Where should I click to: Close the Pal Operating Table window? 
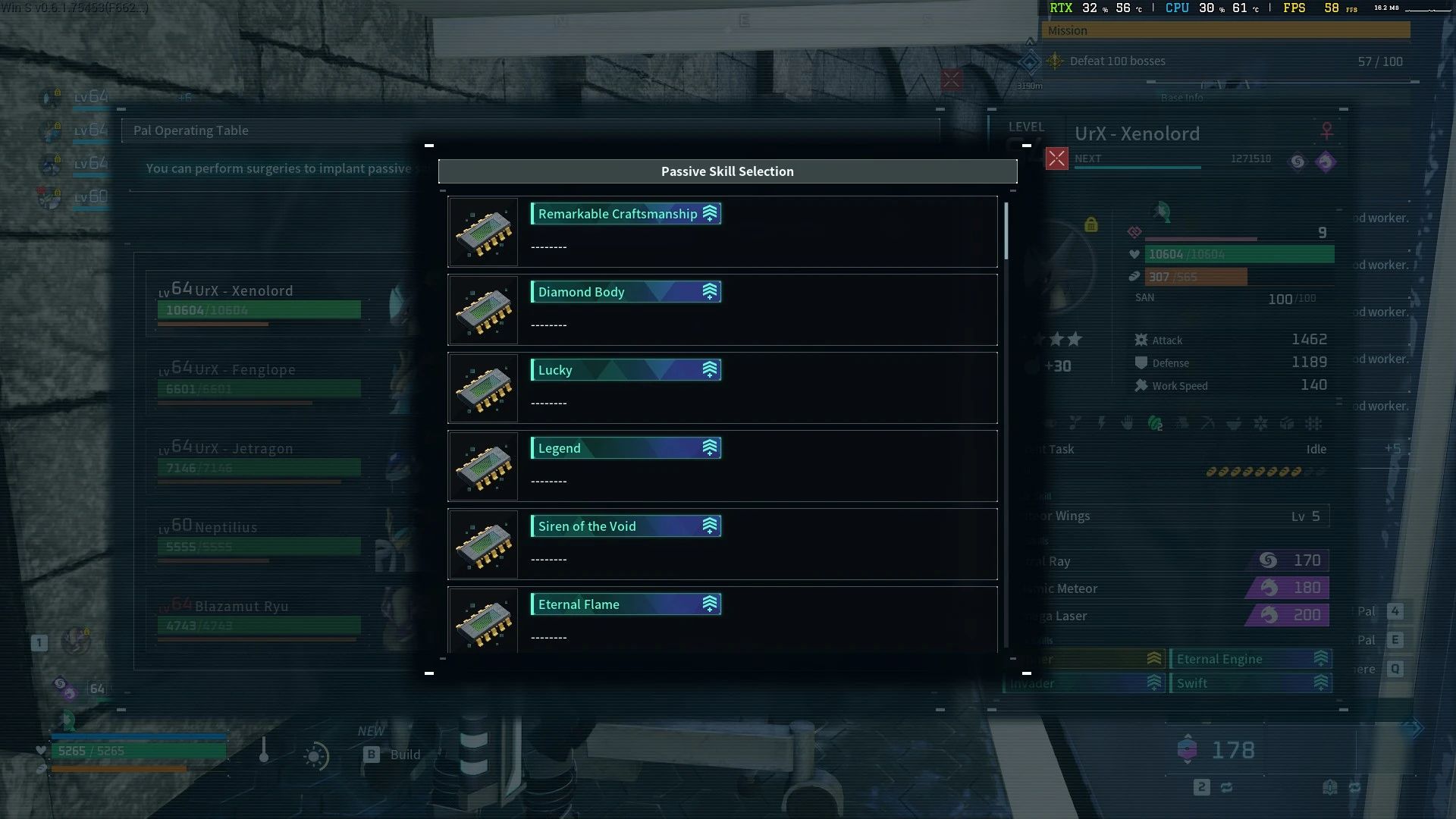tap(952, 80)
